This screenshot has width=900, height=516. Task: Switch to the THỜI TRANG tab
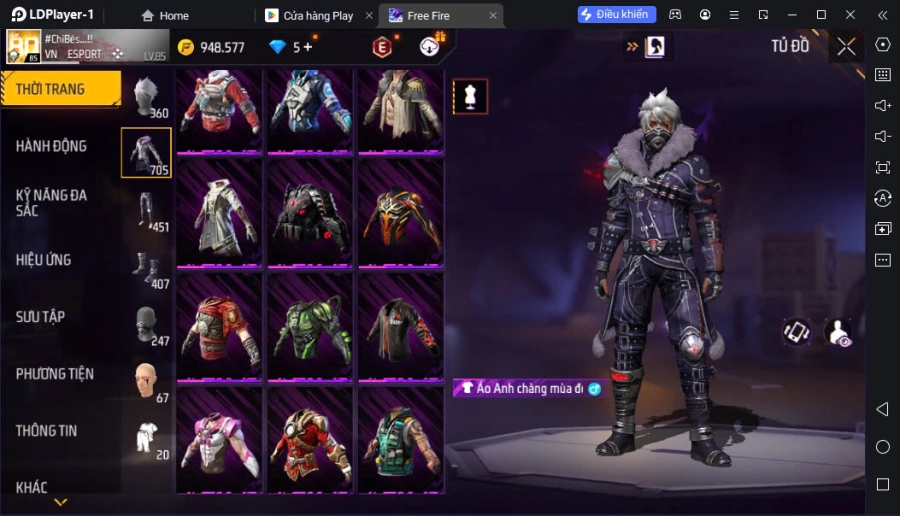pos(60,89)
